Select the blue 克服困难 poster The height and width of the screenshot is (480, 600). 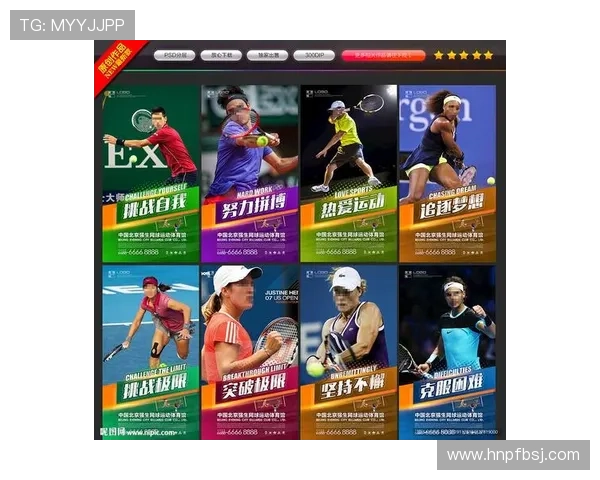tap(447, 352)
